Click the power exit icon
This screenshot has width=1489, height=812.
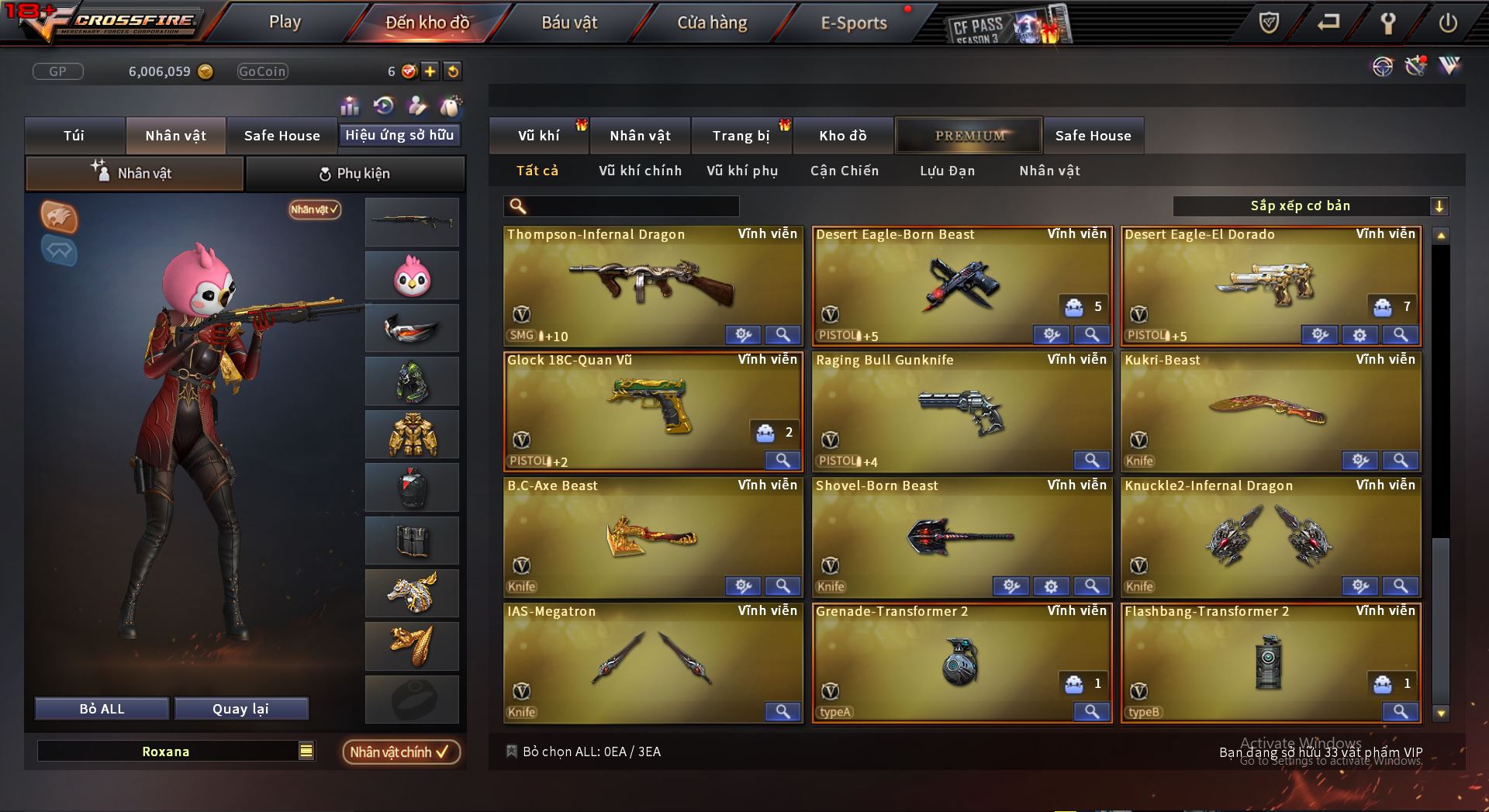point(1447,23)
